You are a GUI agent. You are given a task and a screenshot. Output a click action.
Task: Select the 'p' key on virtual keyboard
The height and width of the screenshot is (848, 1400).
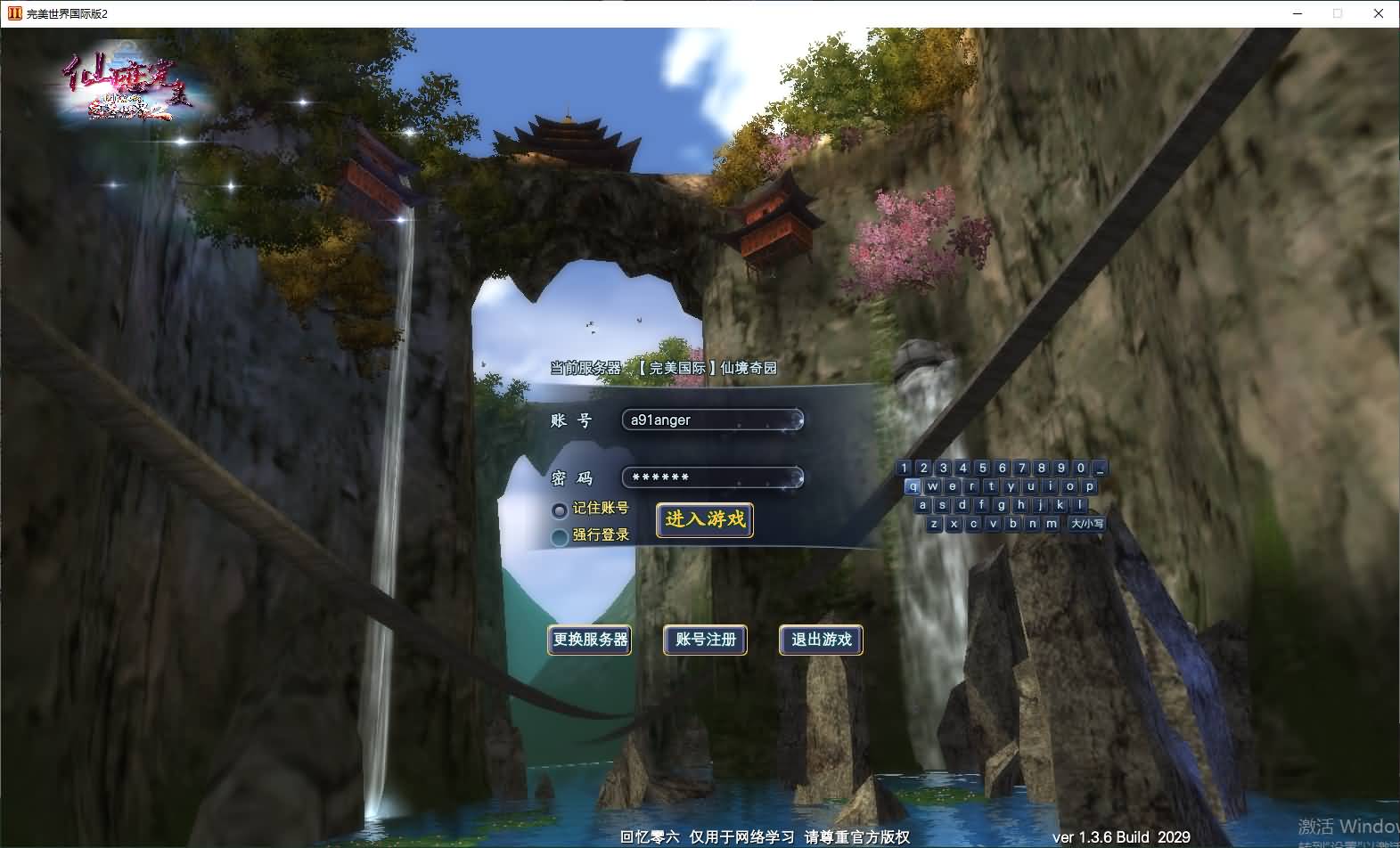[1089, 486]
